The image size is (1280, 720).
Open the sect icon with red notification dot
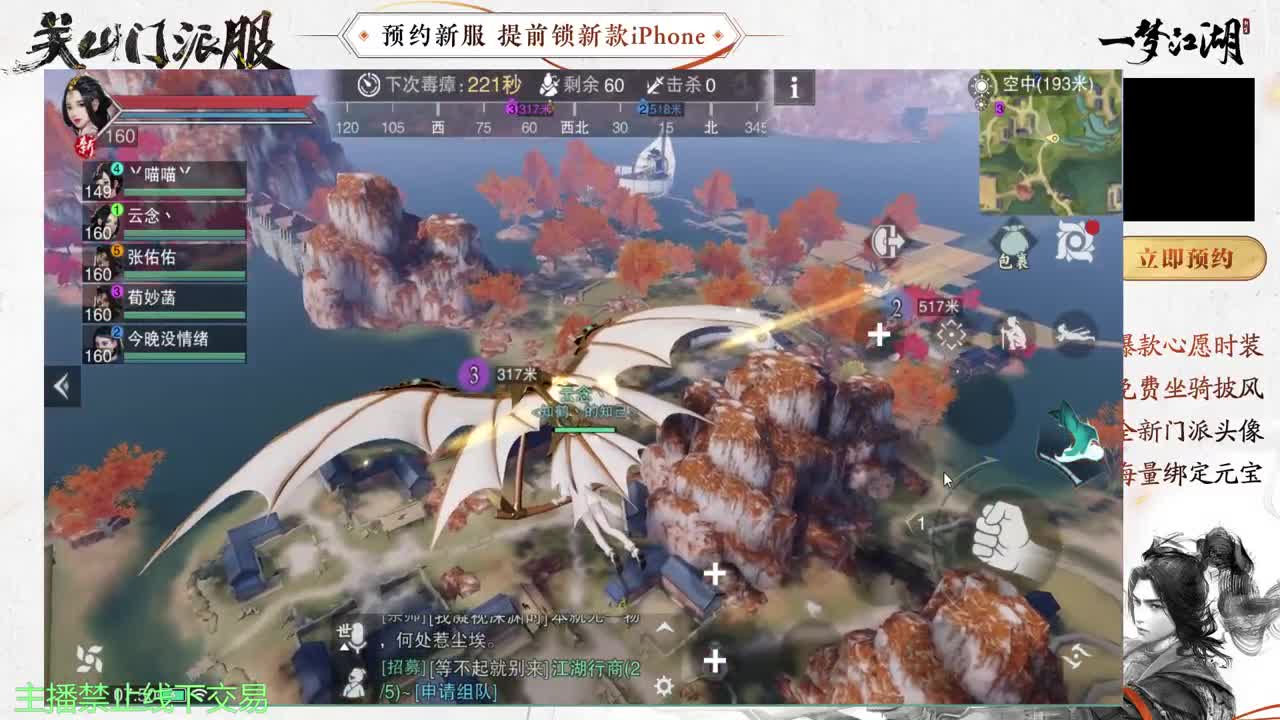[x=1073, y=238]
